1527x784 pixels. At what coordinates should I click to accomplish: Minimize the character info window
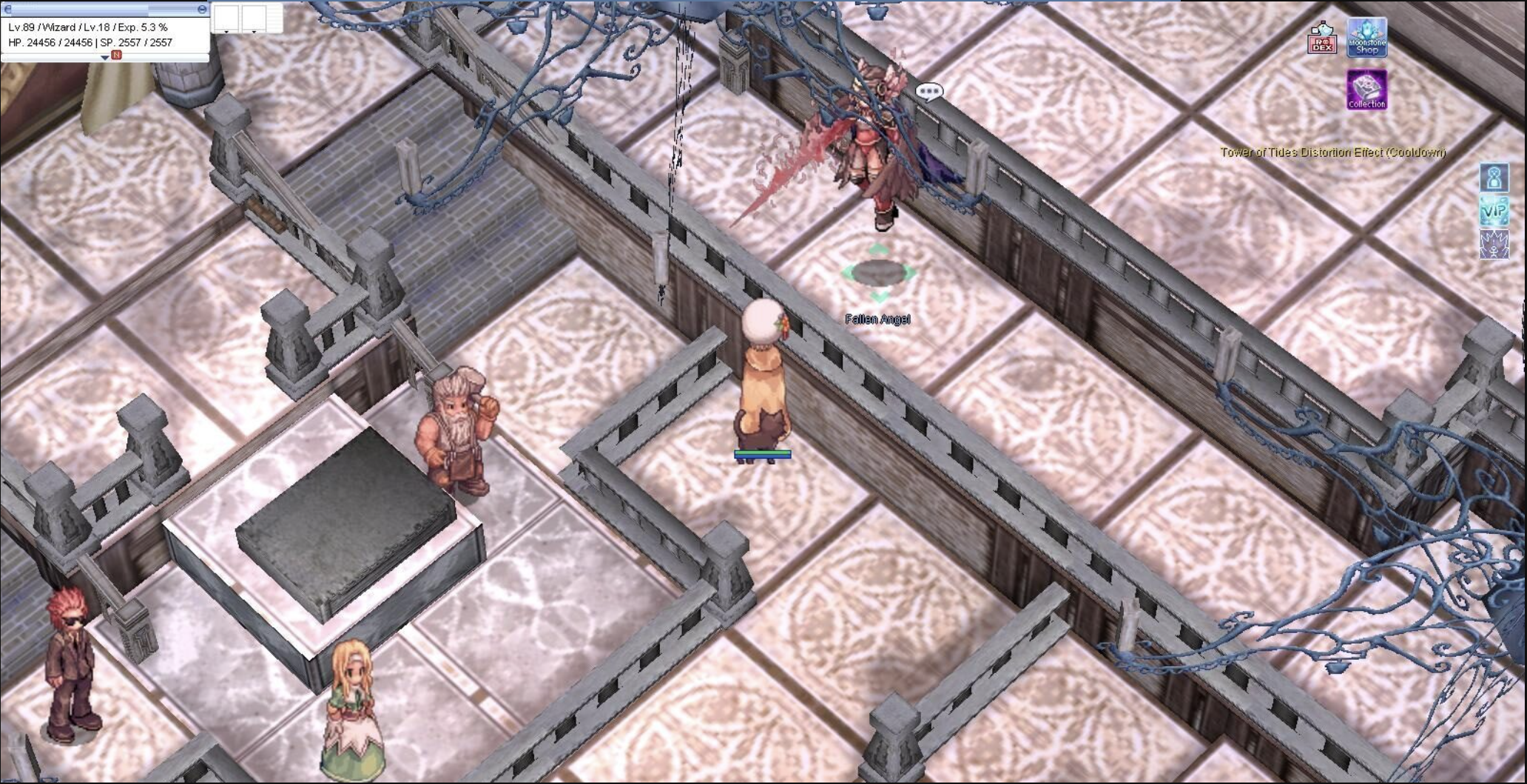202,9
